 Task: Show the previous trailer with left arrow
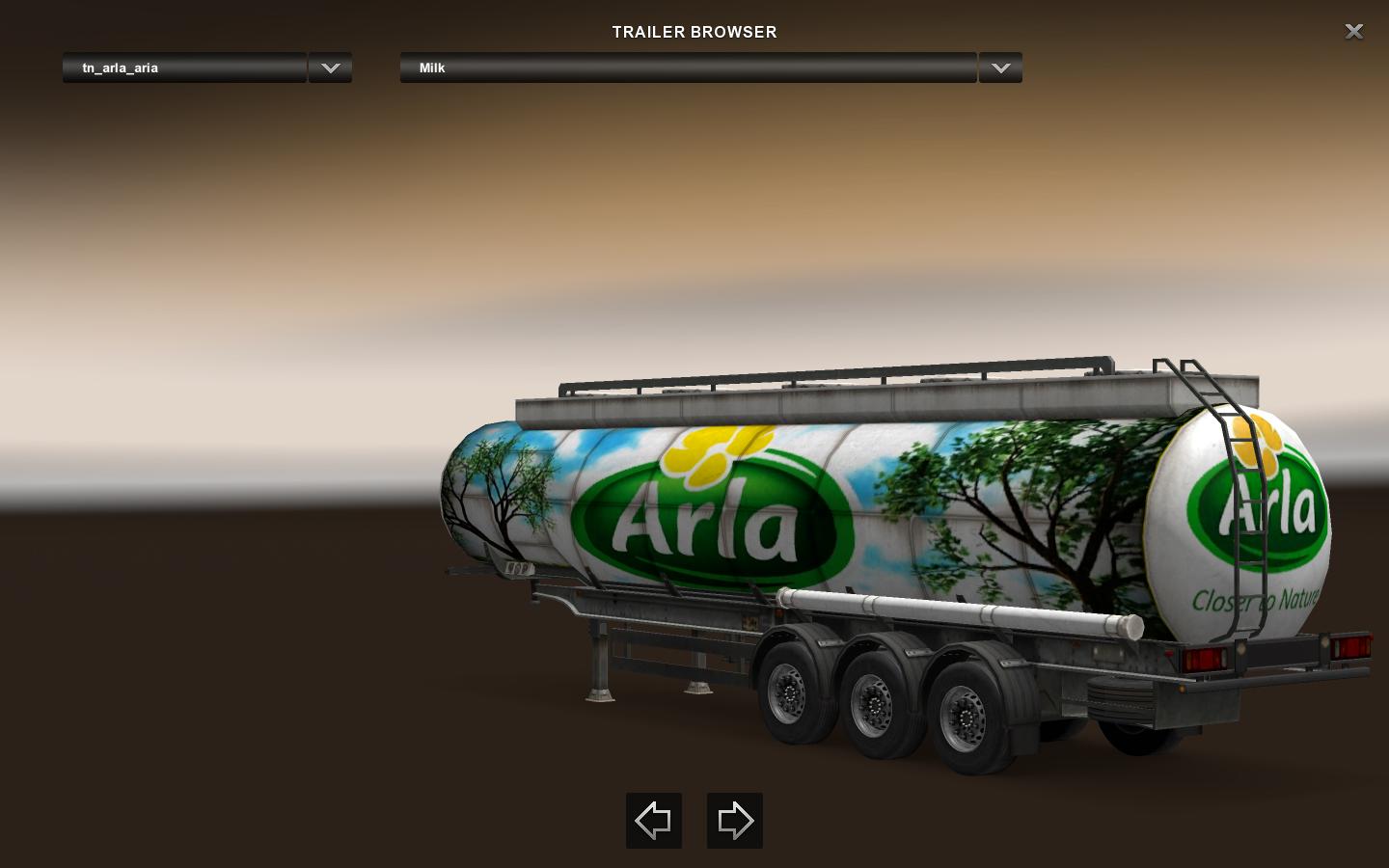[654, 821]
